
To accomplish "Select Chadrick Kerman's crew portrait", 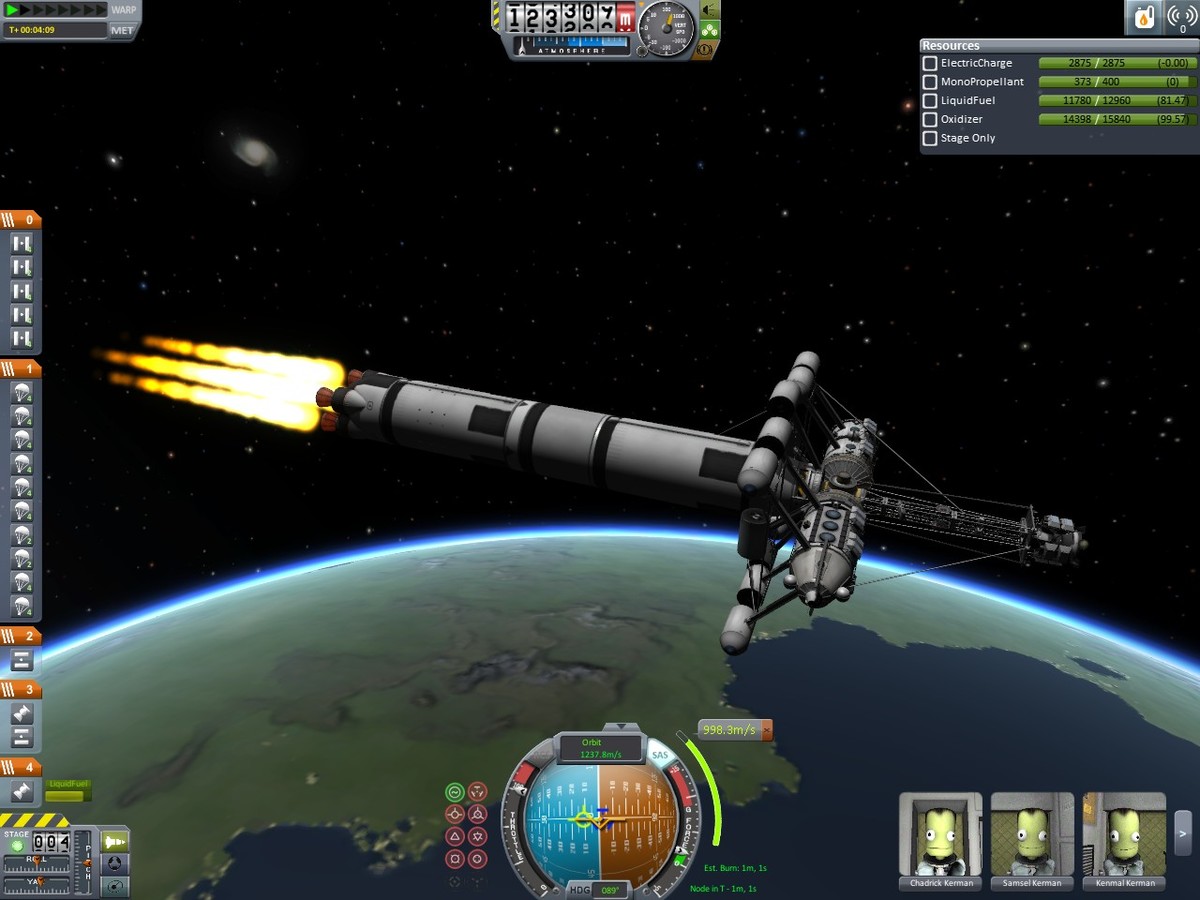I will (941, 835).
